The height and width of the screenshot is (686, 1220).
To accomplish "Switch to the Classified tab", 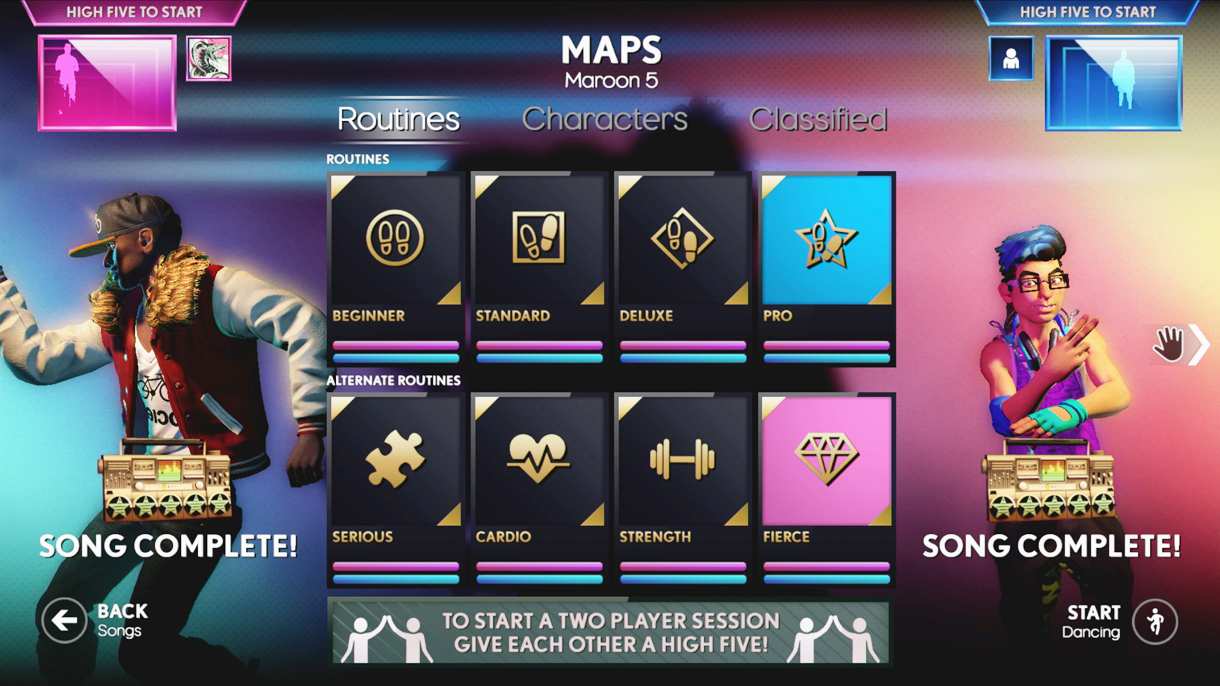I will pos(817,119).
